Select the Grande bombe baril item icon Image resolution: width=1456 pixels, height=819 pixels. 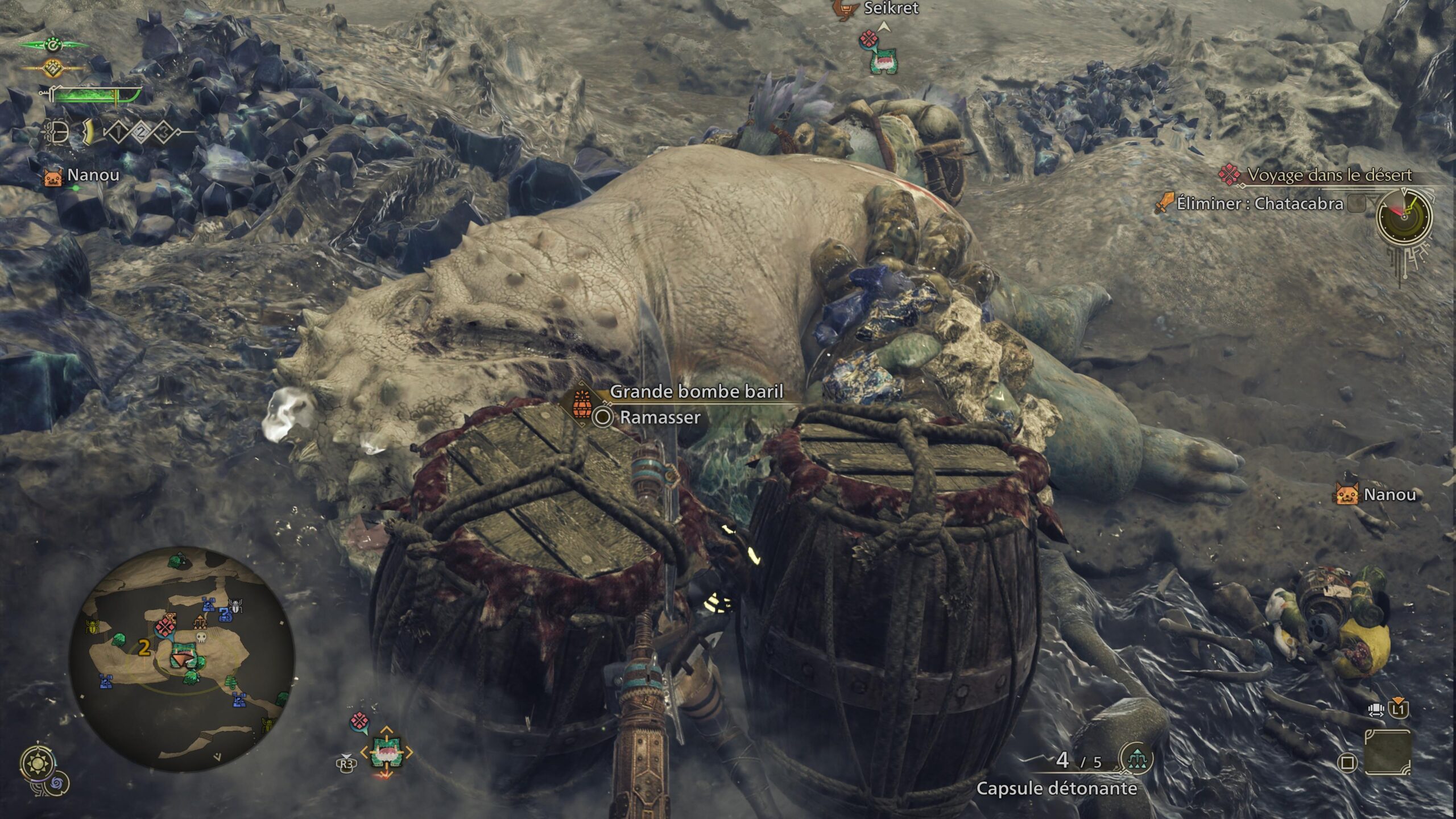[582, 406]
